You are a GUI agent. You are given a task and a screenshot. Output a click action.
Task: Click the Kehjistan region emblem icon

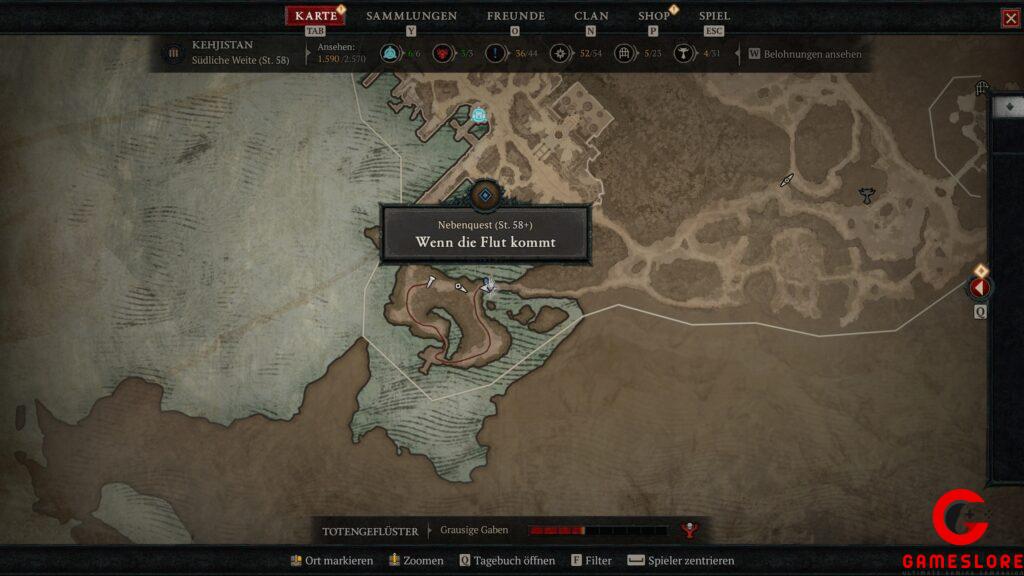coord(174,53)
